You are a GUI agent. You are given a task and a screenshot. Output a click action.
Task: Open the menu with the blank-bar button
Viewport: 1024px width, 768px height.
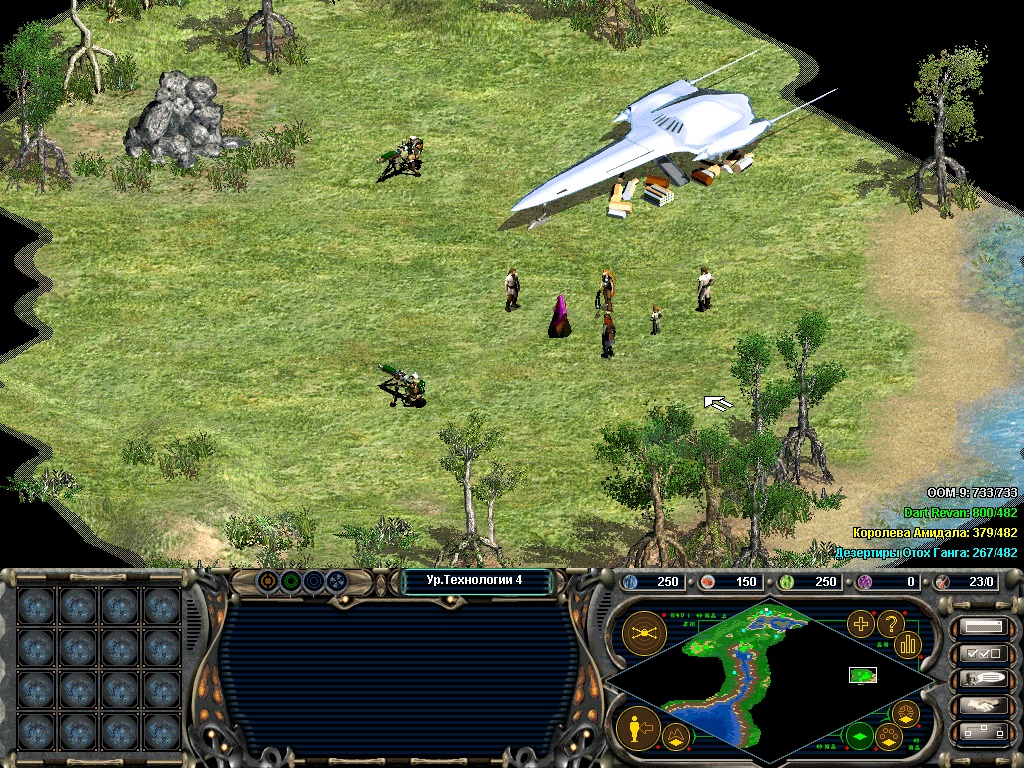[982, 628]
